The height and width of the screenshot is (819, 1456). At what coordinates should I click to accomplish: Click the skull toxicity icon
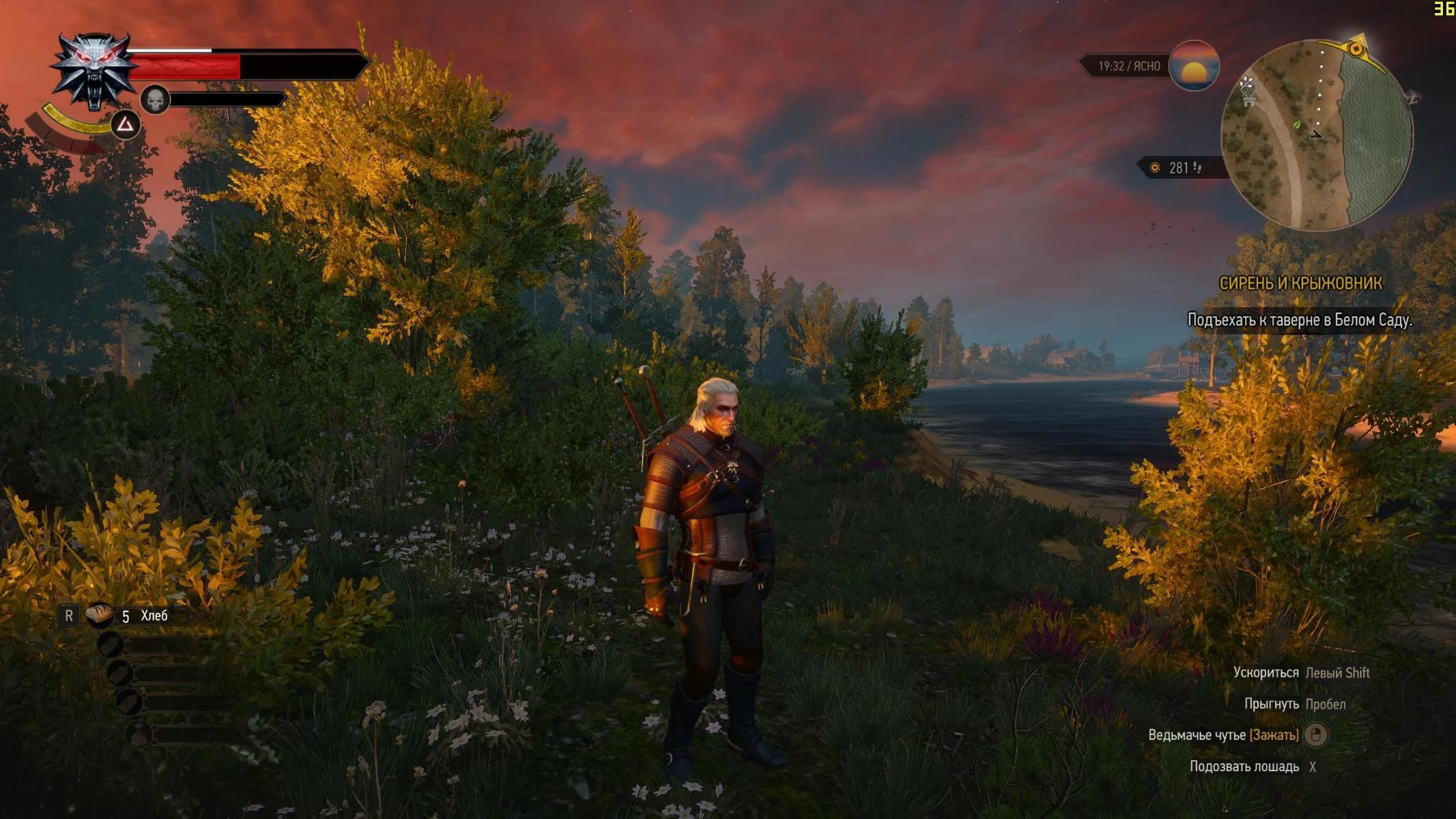(x=155, y=100)
